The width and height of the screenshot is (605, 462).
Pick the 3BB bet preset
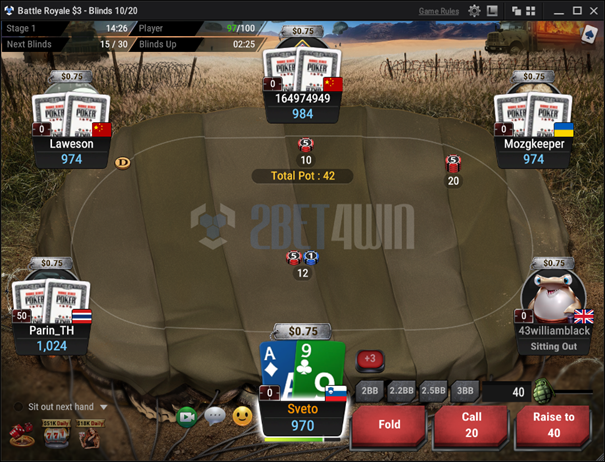(x=464, y=390)
